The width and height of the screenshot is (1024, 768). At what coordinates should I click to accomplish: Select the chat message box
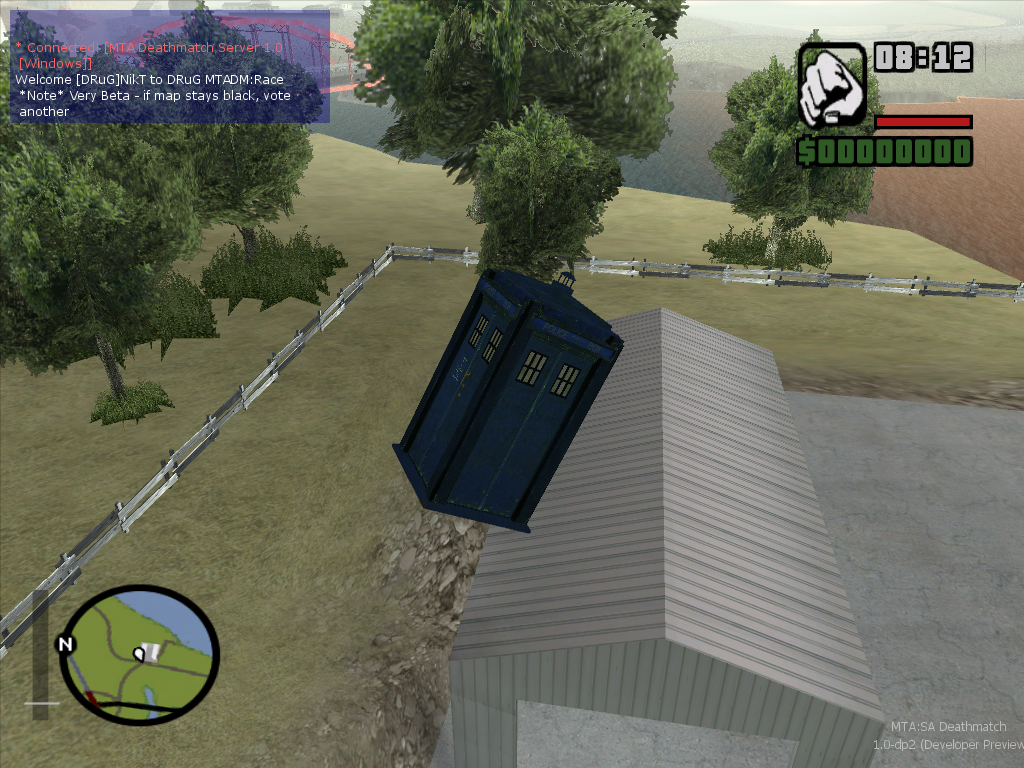point(169,67)
